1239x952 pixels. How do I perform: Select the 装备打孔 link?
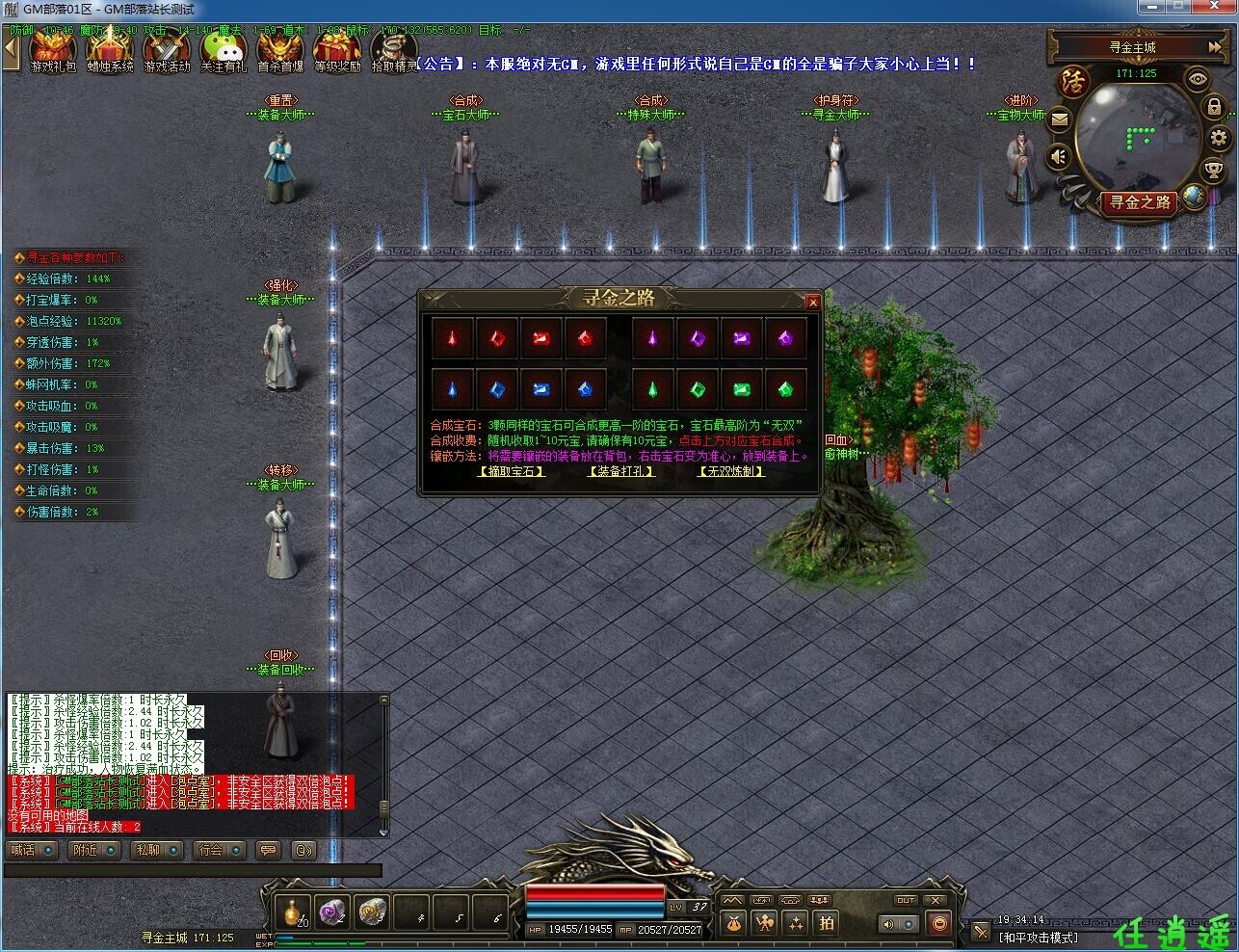click(620, 471)
